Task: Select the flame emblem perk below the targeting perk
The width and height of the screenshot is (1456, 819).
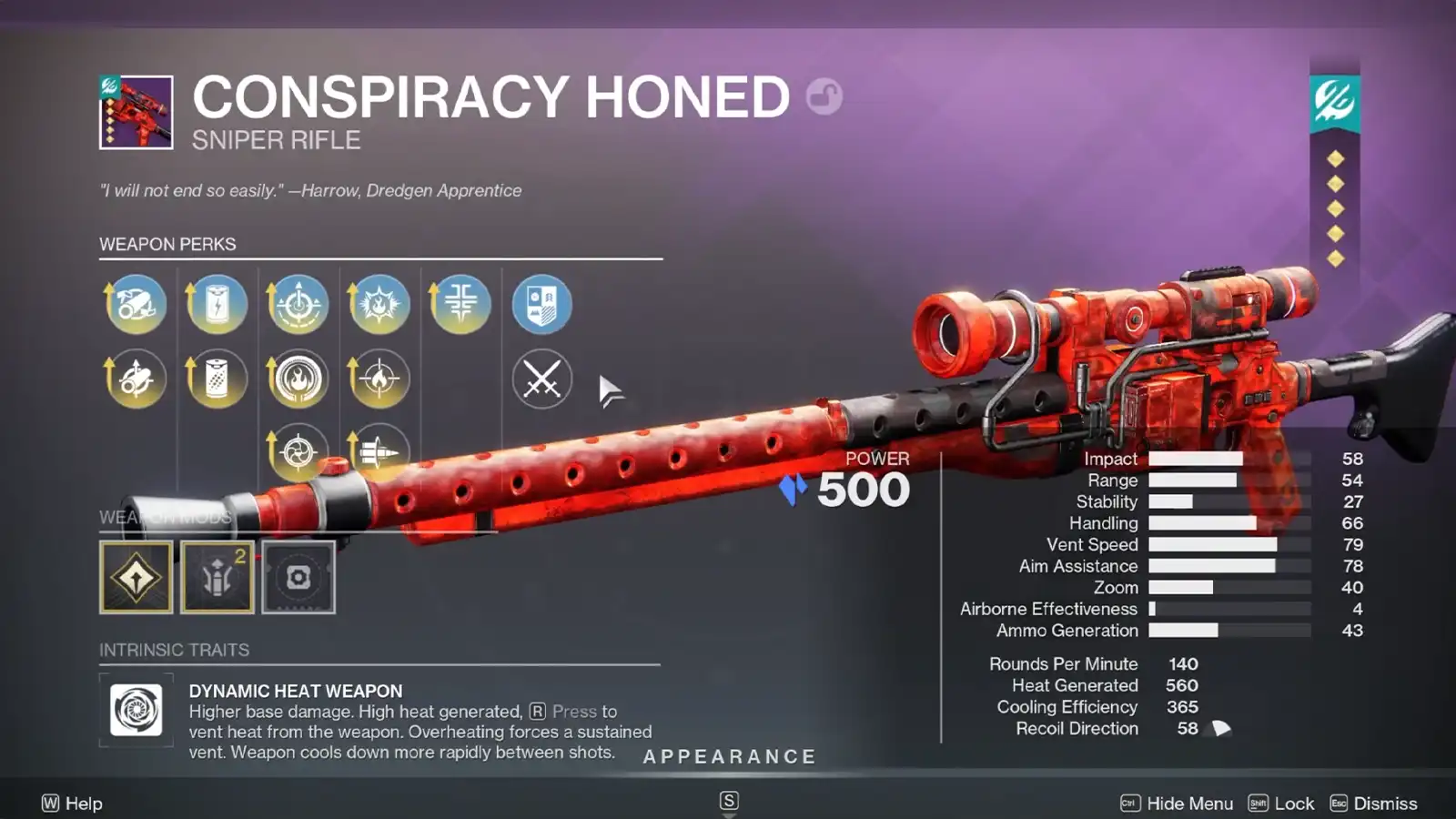Action: [298, 378]
